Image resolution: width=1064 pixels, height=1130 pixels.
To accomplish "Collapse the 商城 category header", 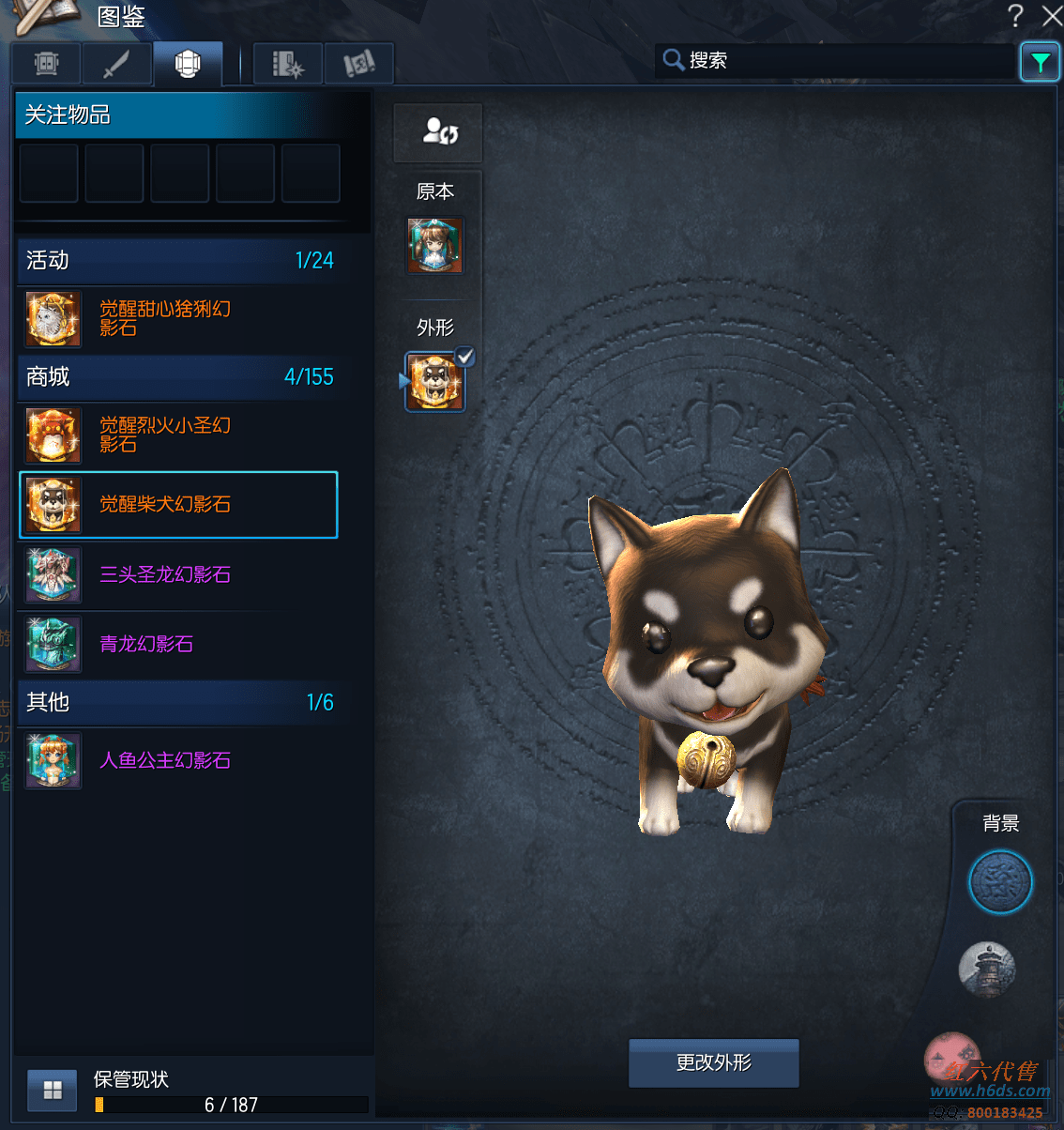I will click(x=178, y=377).
